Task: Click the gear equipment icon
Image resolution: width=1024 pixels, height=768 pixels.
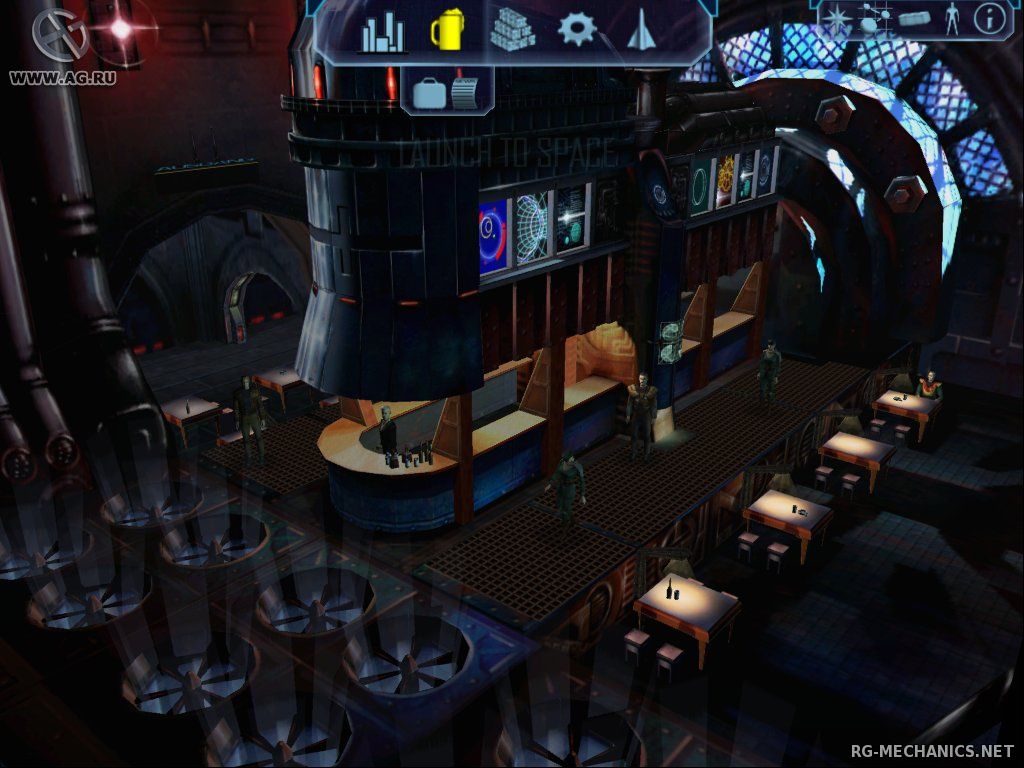Action: point(577,30)
